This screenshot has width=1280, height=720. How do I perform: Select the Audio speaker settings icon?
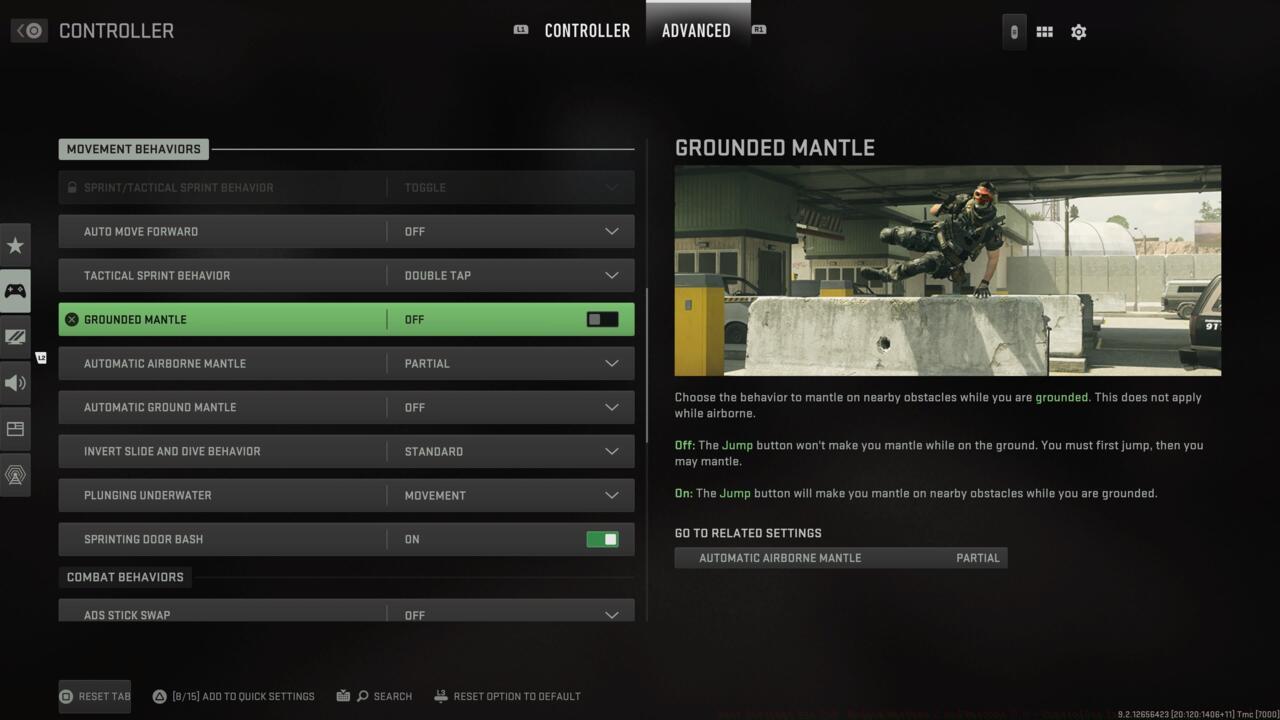coord(16,382)
